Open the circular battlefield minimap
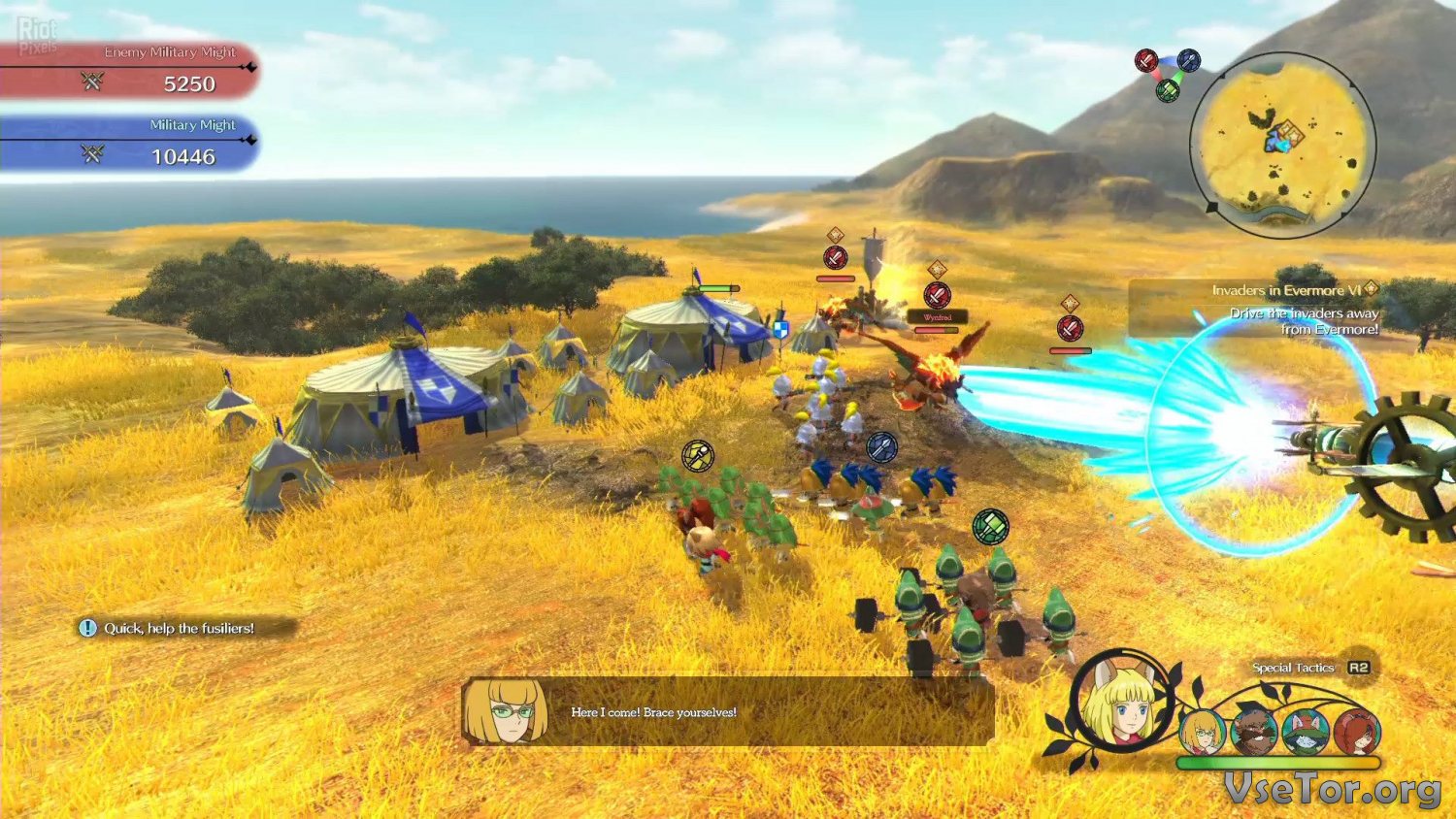 (1281, 146)
